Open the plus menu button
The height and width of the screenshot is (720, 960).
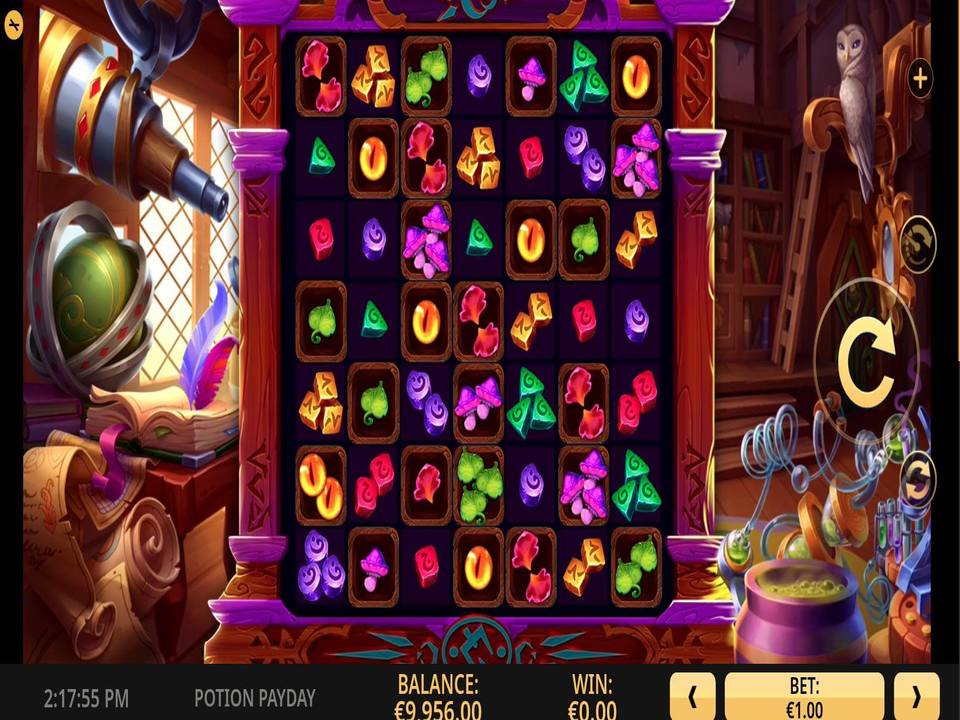pyautogui.click(x=919, y=76)
